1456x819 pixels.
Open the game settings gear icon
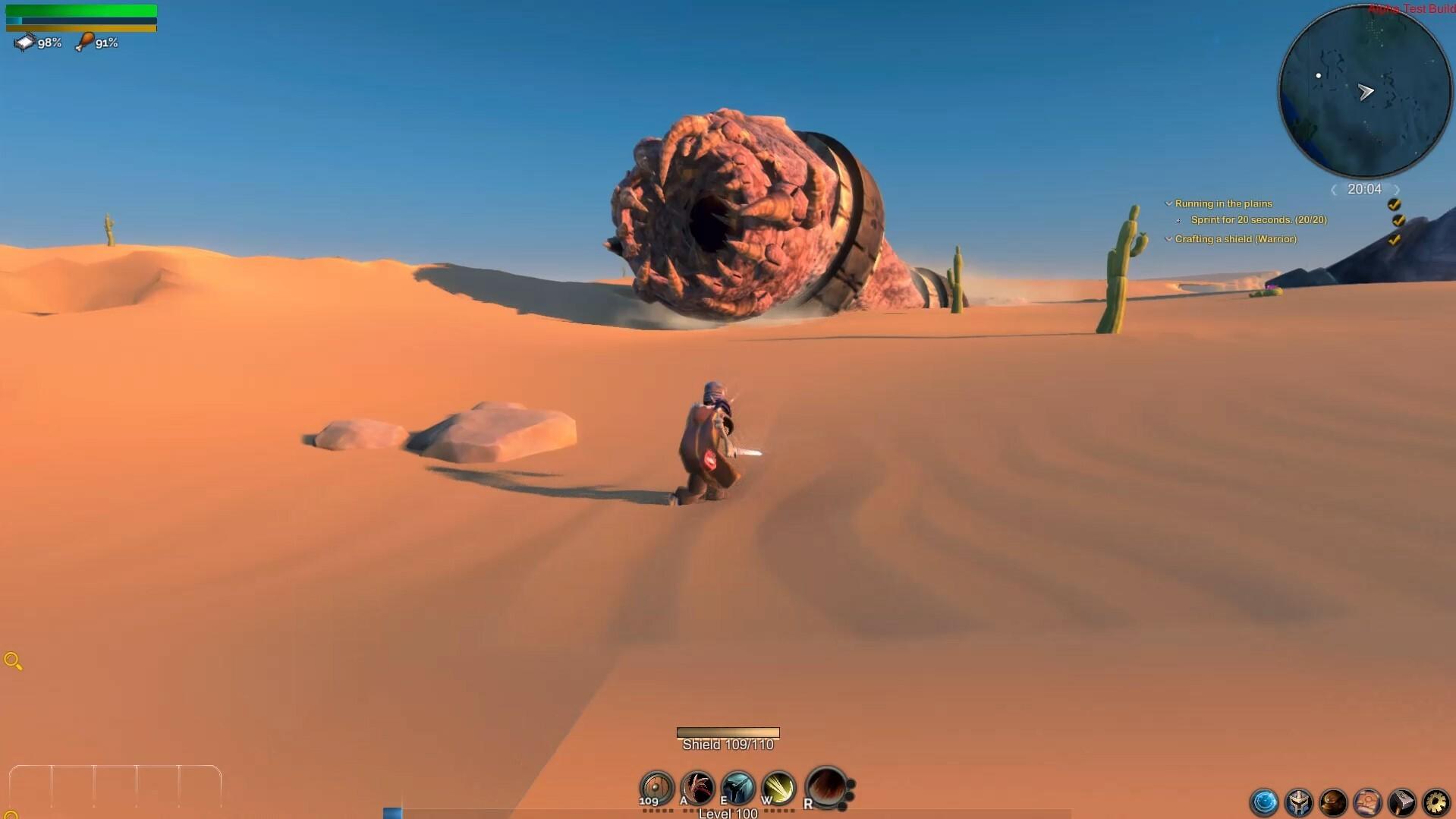(x=1436, y=802)
